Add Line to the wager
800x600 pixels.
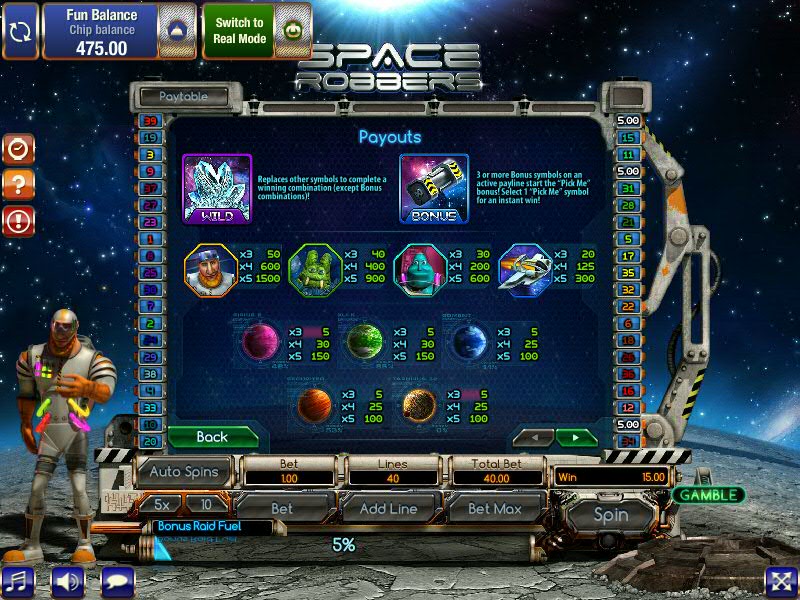pos(387,508)
